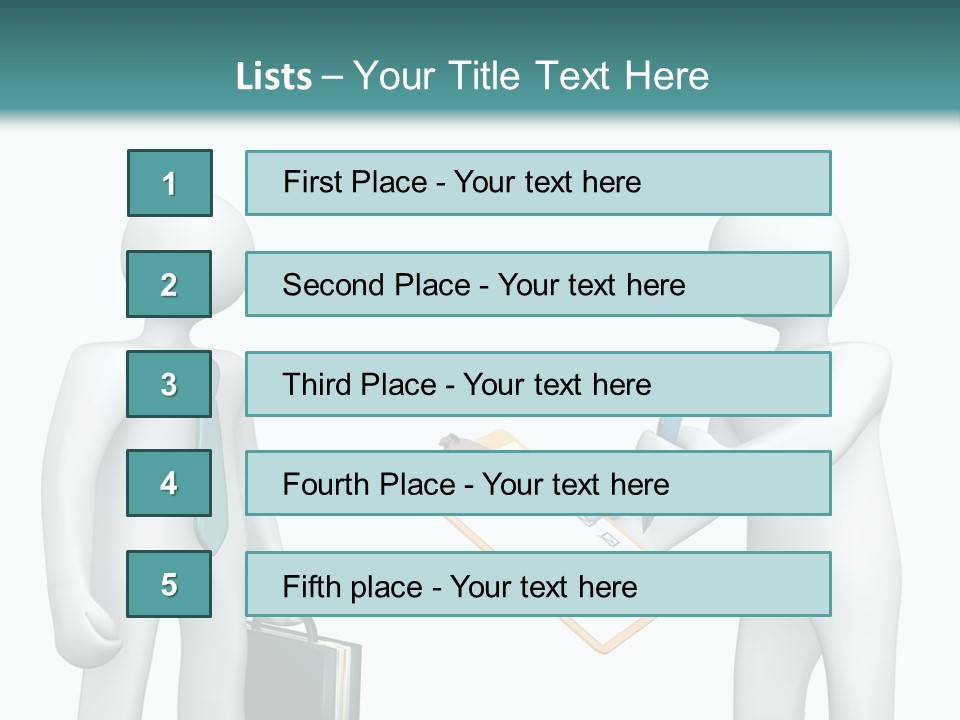Click the 'Lists – Your Title Text Here' heading
Screen dimensions: 960x720
click(472, 76)
